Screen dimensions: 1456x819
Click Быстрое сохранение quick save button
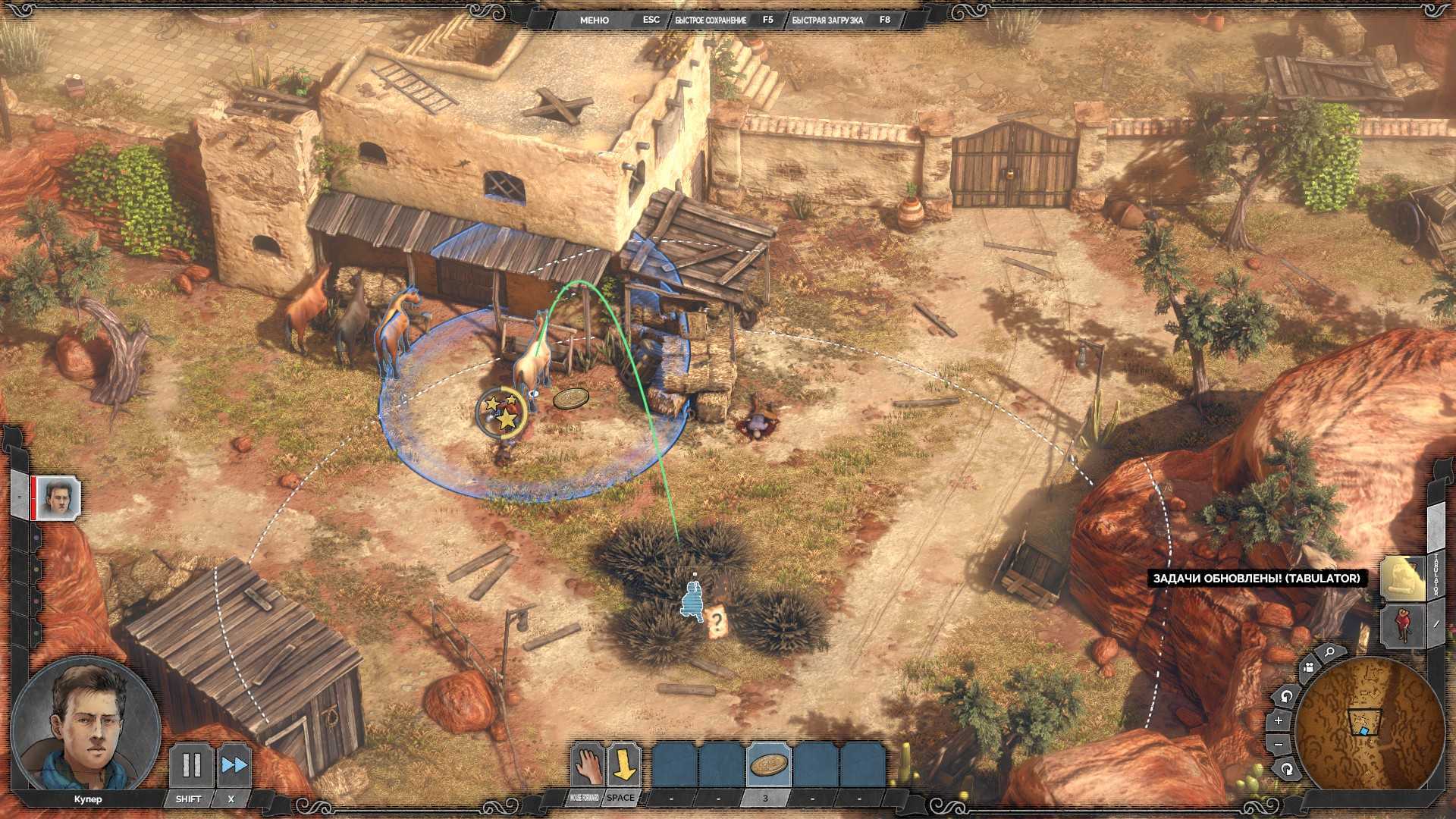(x=711, y=20)
